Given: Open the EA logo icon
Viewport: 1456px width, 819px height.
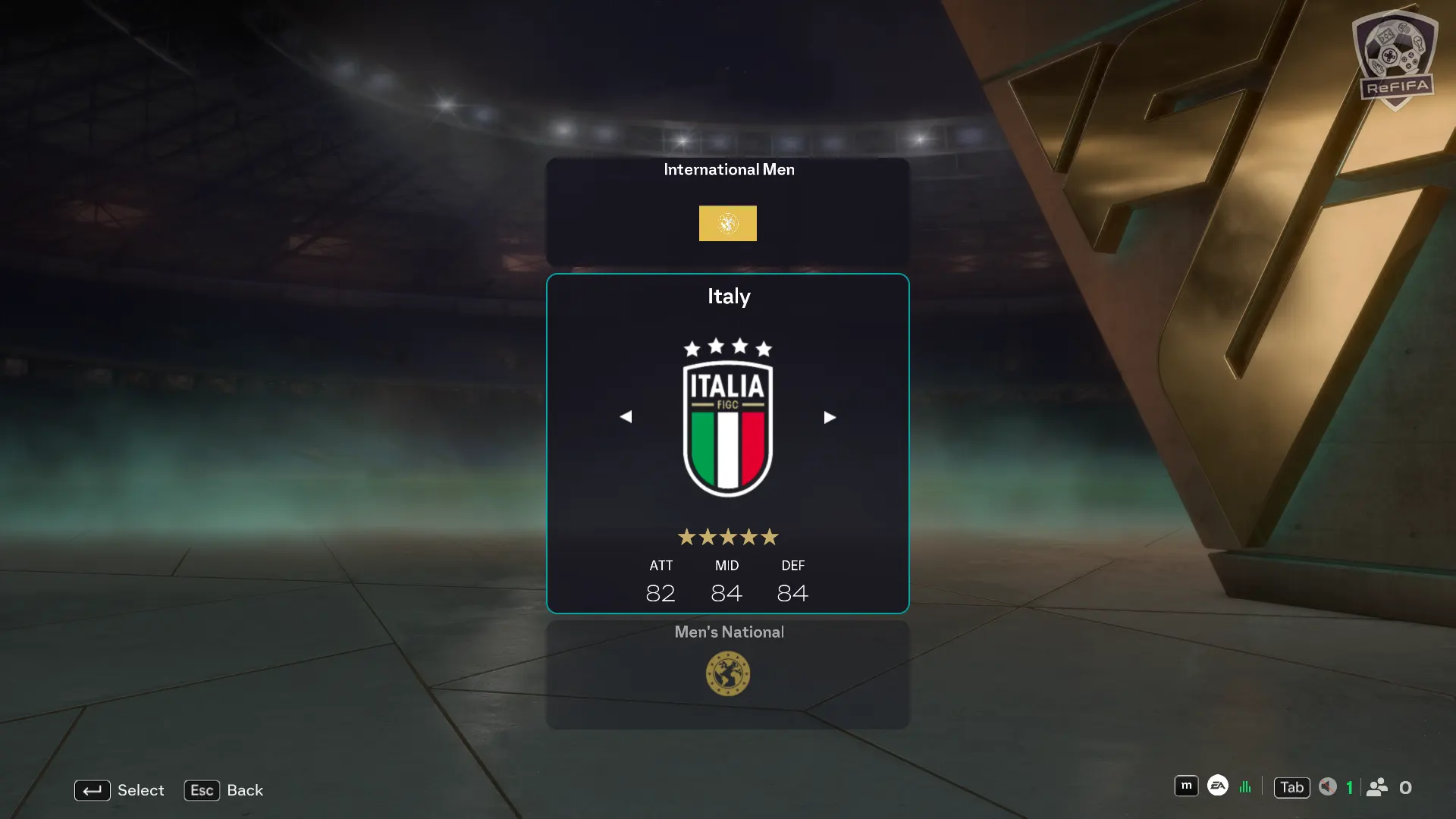Looking at the screenshot, I should point(1218,786).
